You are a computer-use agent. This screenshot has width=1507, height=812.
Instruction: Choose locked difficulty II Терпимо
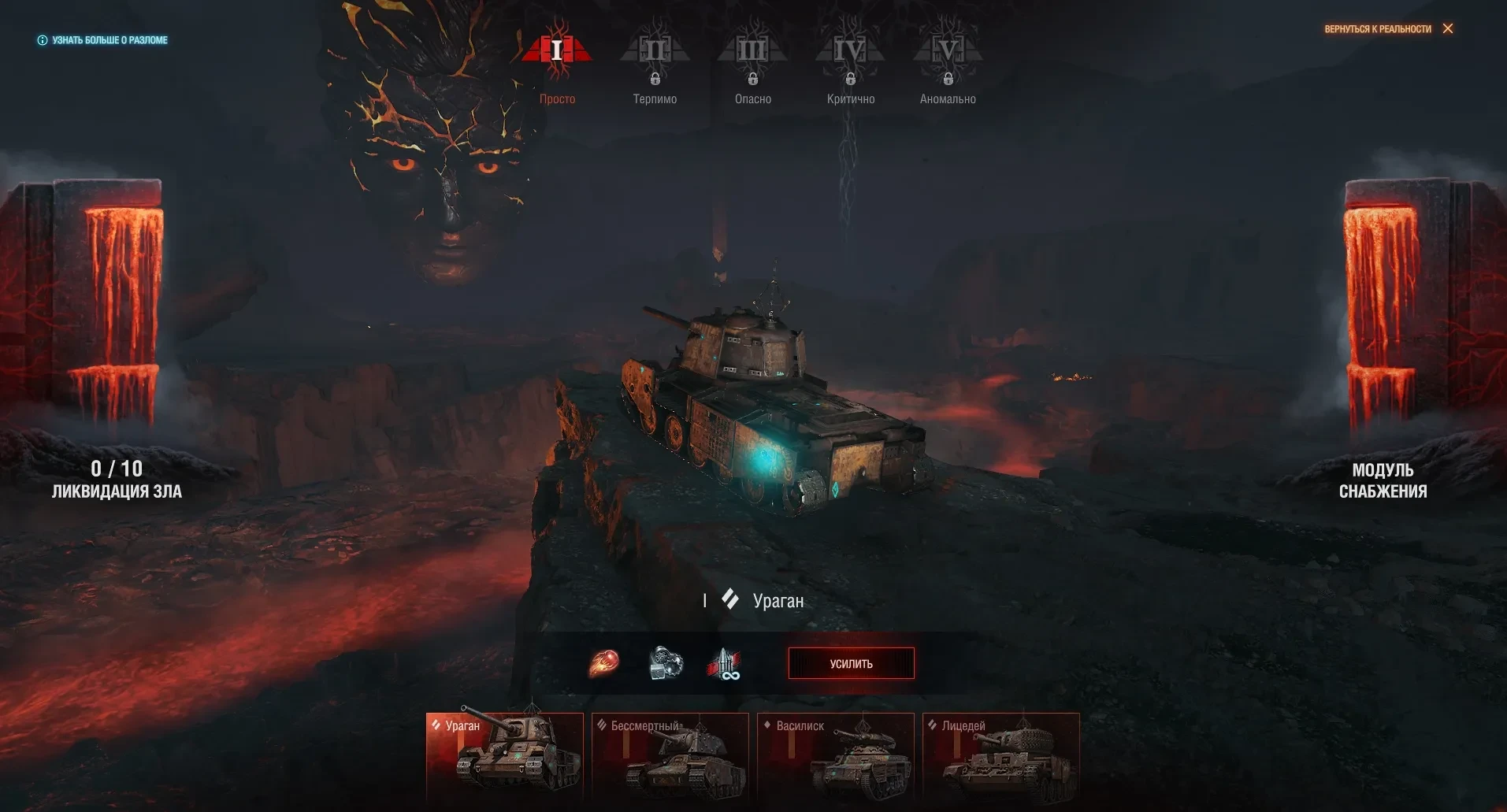point(655,61)
